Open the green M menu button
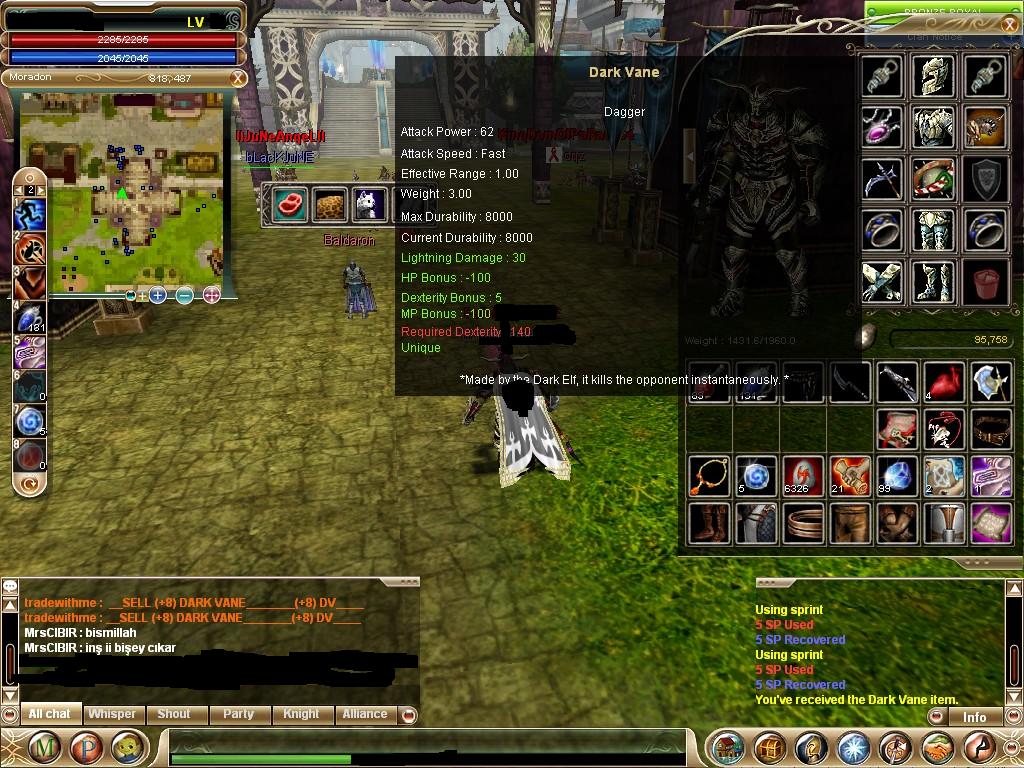Viewport: 1024px width, 768px height. (x=43, y=747)
